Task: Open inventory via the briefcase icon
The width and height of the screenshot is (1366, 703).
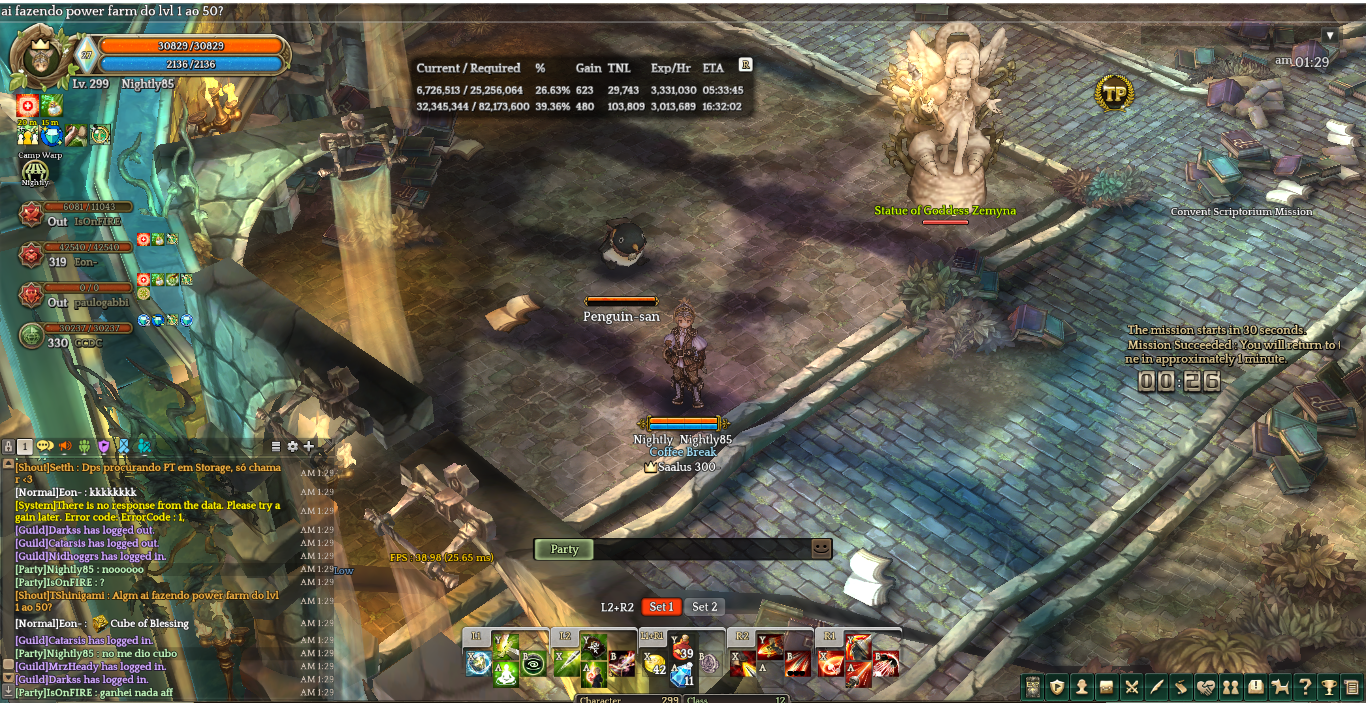Action: [x=1107, y=687]
